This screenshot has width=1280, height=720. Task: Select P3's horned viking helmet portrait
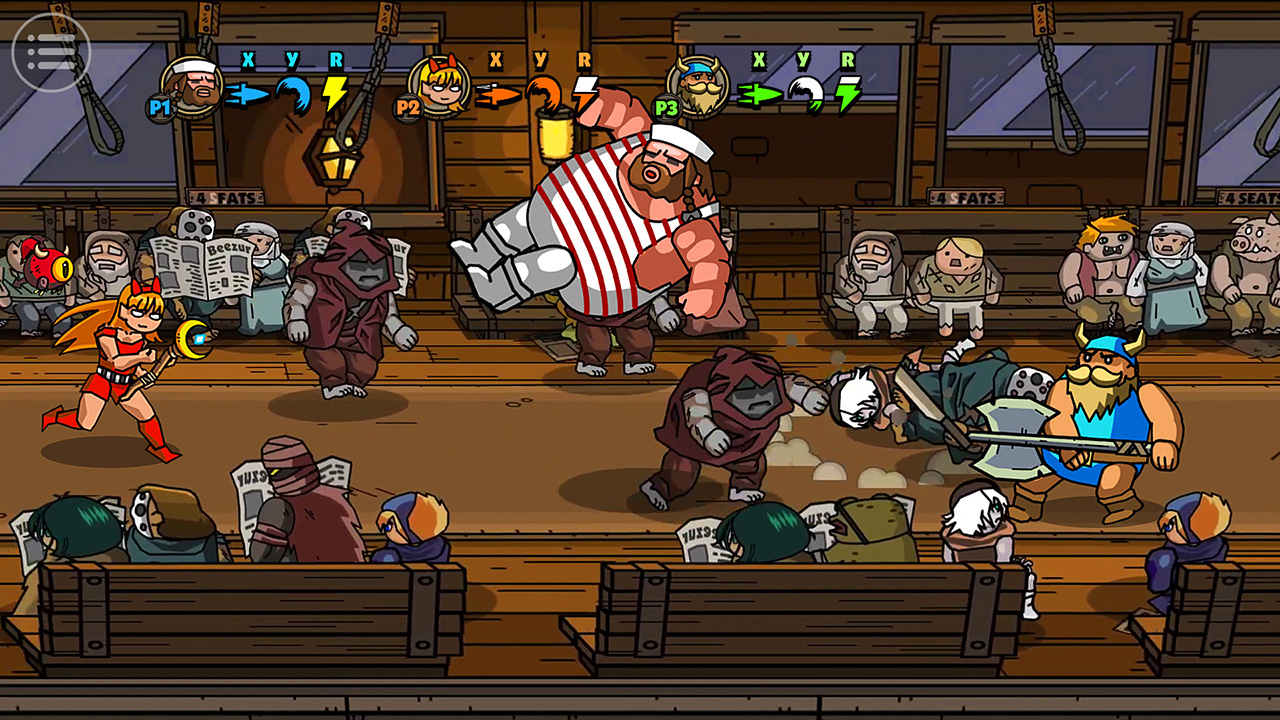click(x=698, y=88)
